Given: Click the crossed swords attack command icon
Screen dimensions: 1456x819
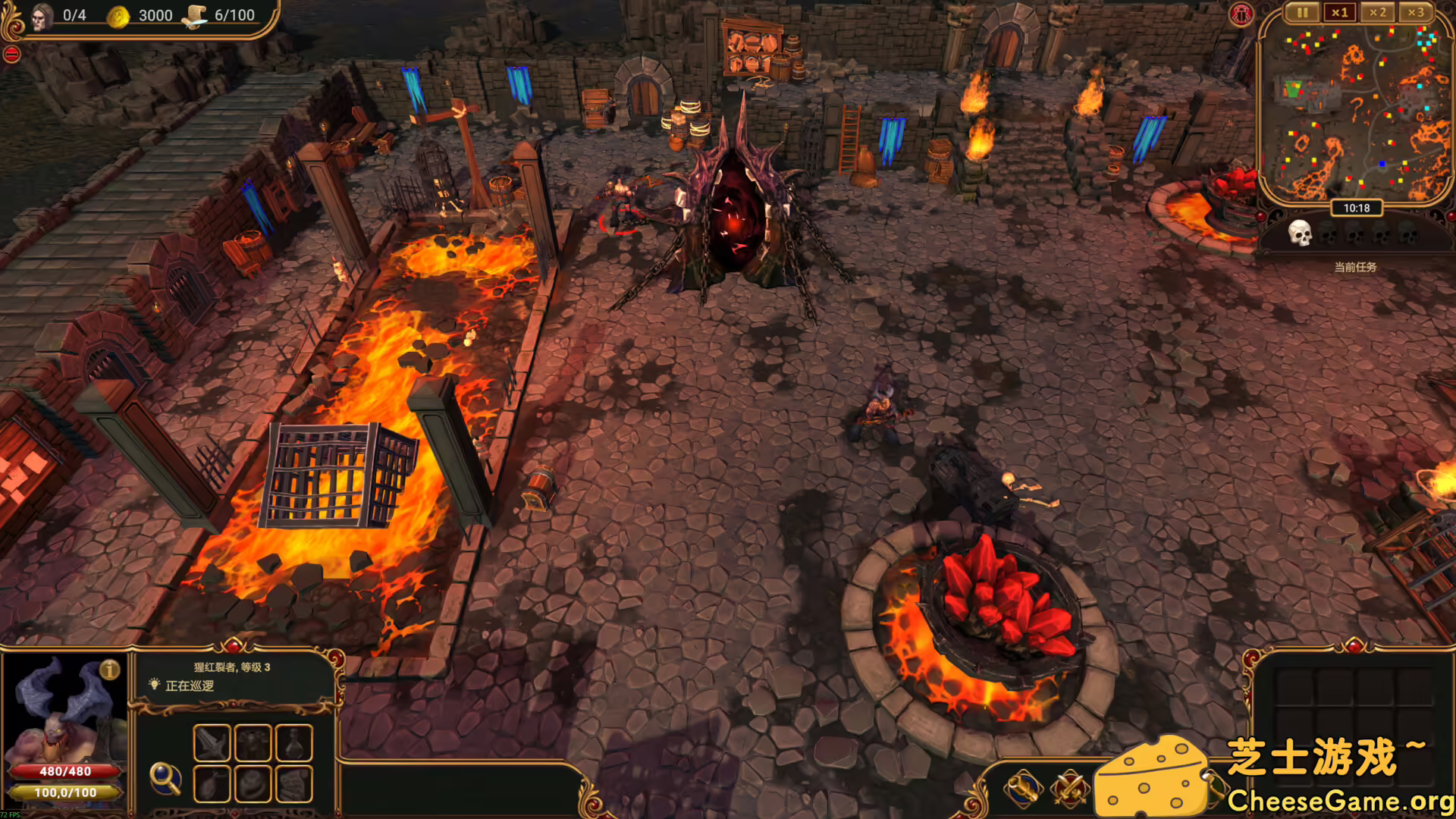Looking at the screenshot, I should (1070, 789).
